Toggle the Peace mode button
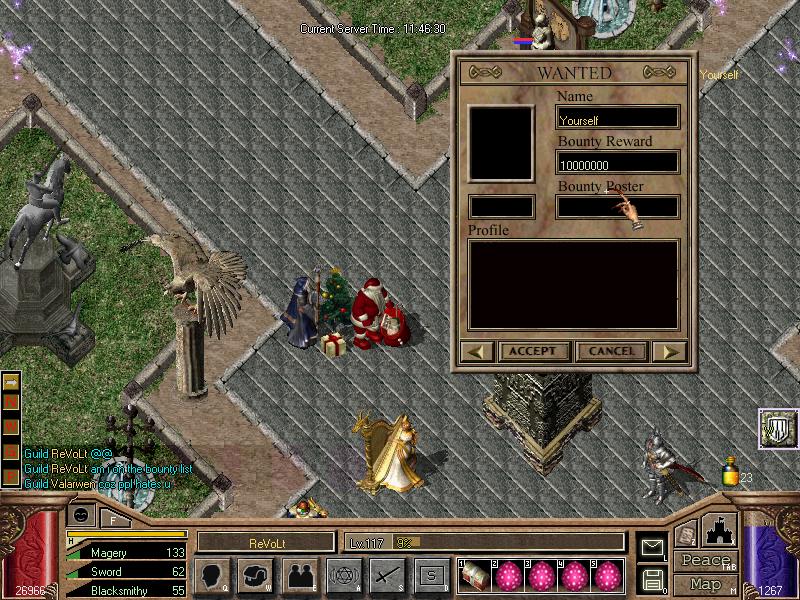 pos(706,561)
